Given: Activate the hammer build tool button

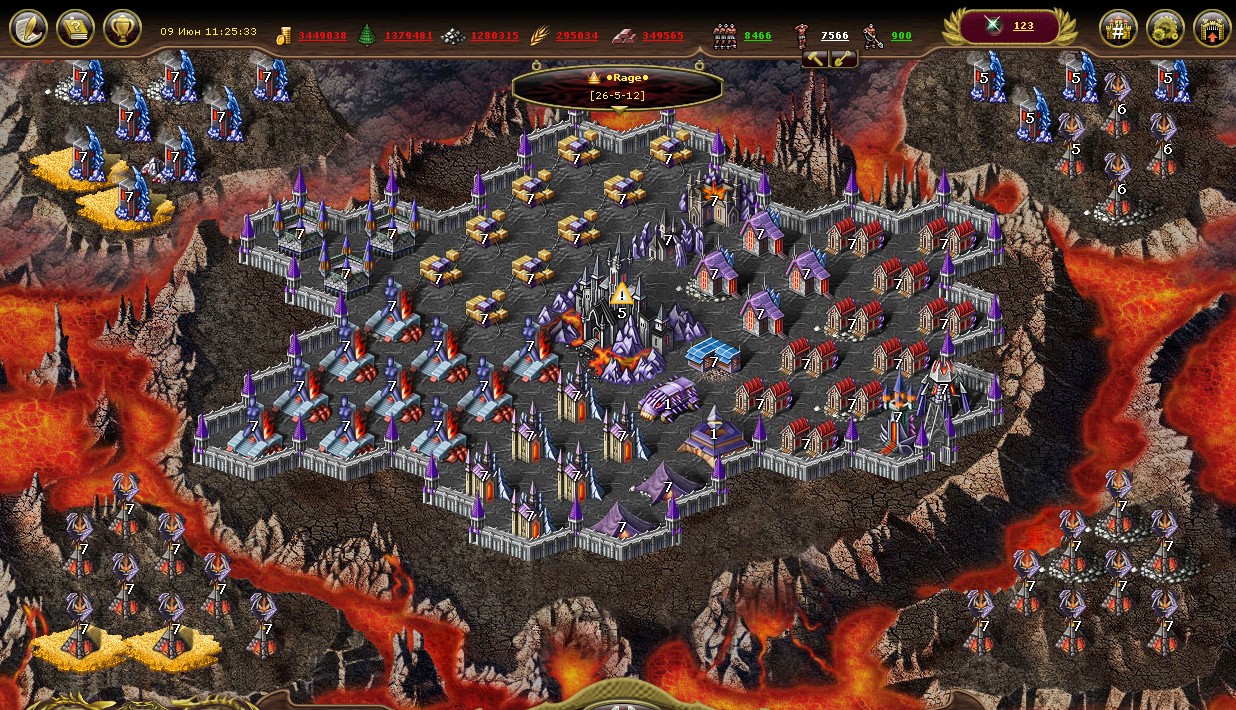Looking at the screenshot, I should [x=816, y=59].
